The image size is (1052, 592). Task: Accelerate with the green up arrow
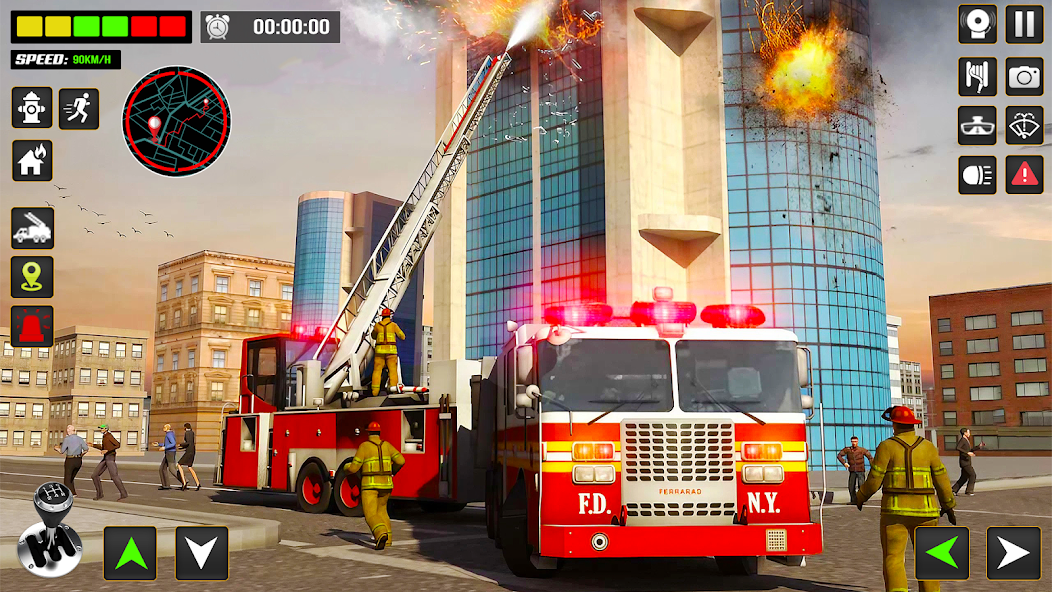pyautogui.click(x=130, y=553)
